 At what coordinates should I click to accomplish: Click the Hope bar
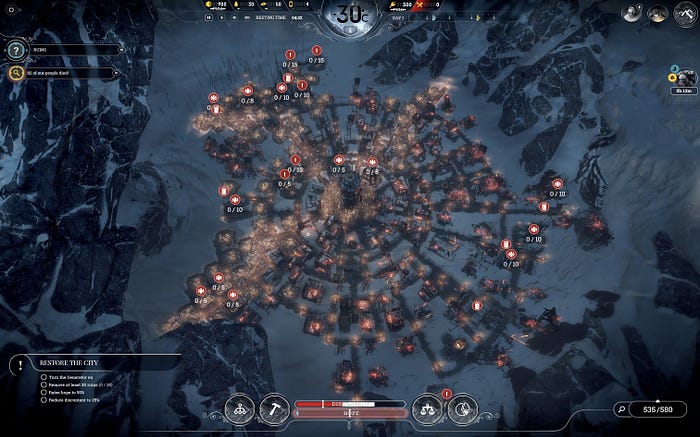pos(350,412)
